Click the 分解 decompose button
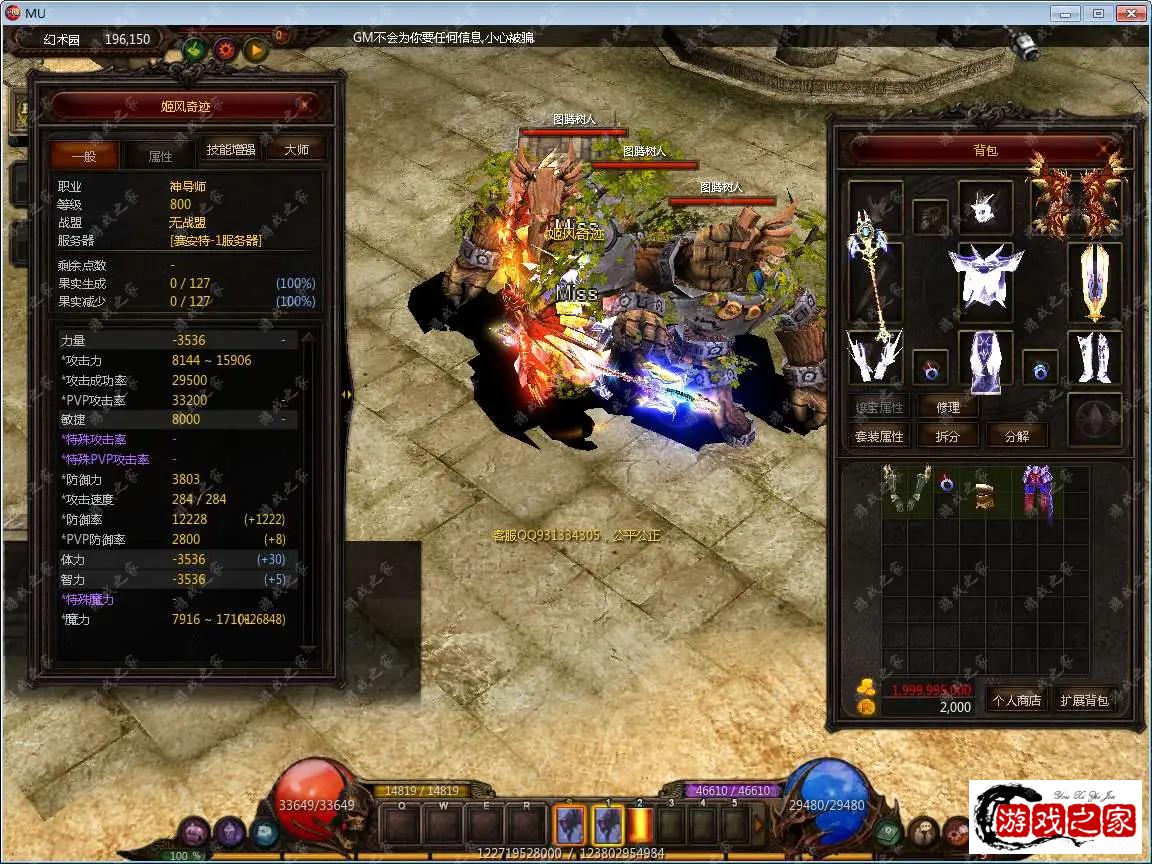The height and width of the screenshot is (864, 1152). click(x=1016, y=436)
